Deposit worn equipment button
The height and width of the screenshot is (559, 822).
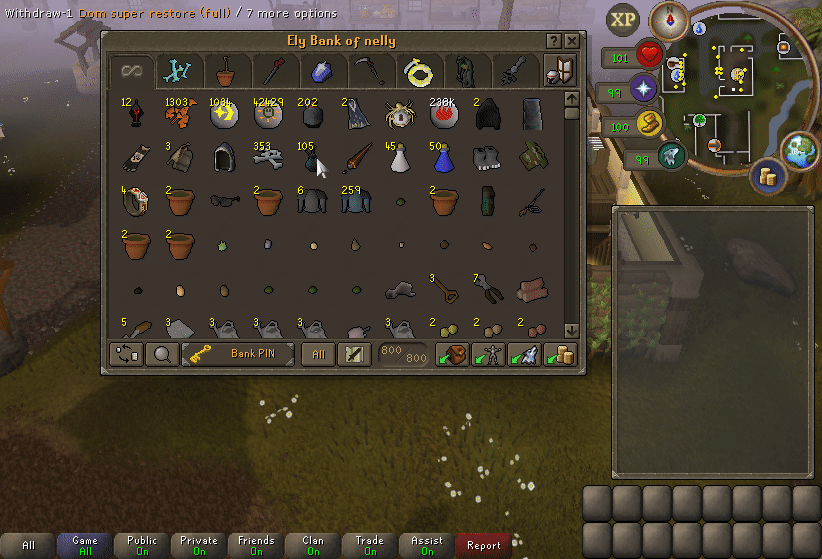[490, 354]
